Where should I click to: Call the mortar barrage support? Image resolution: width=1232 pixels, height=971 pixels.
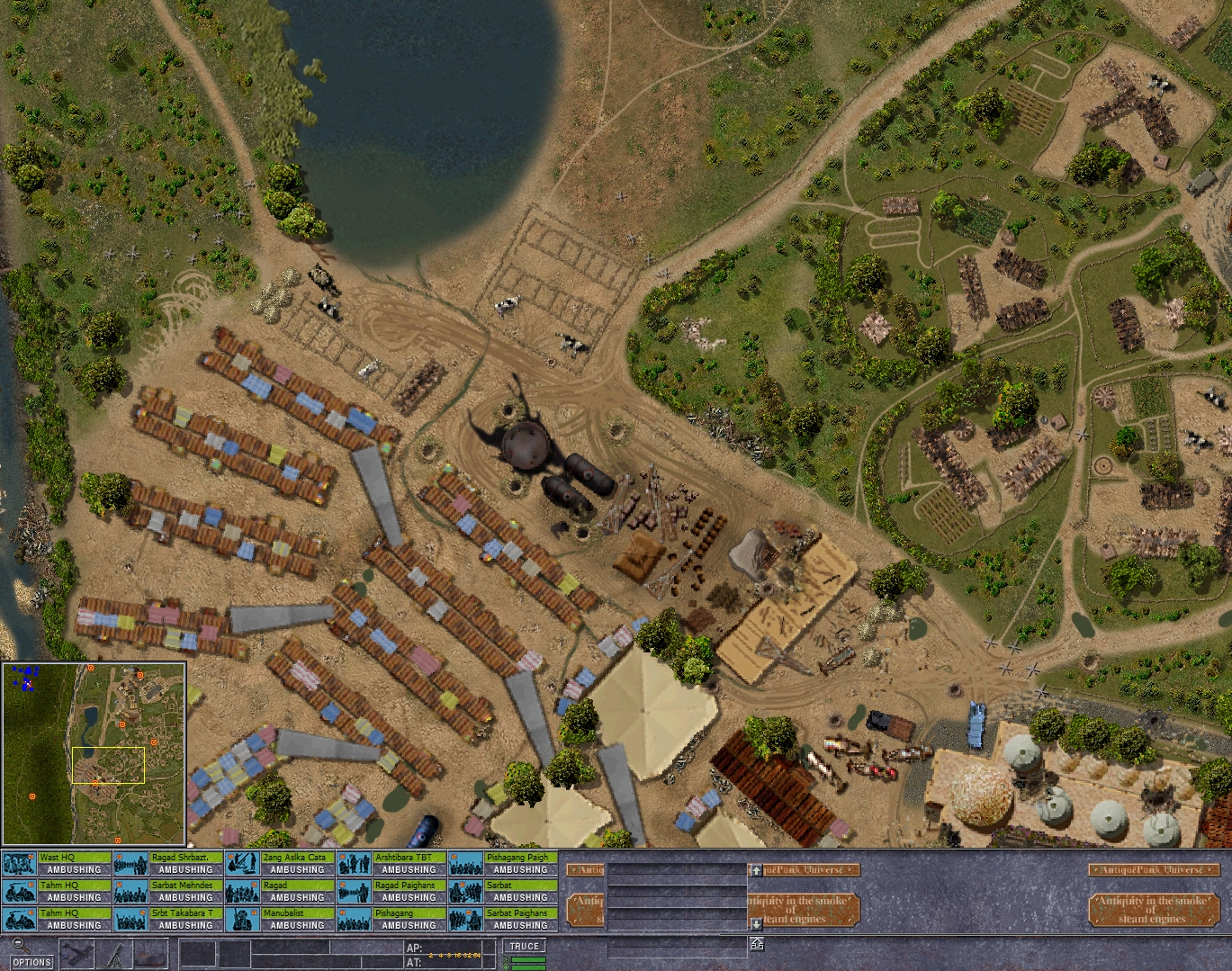tap(116, 955)
